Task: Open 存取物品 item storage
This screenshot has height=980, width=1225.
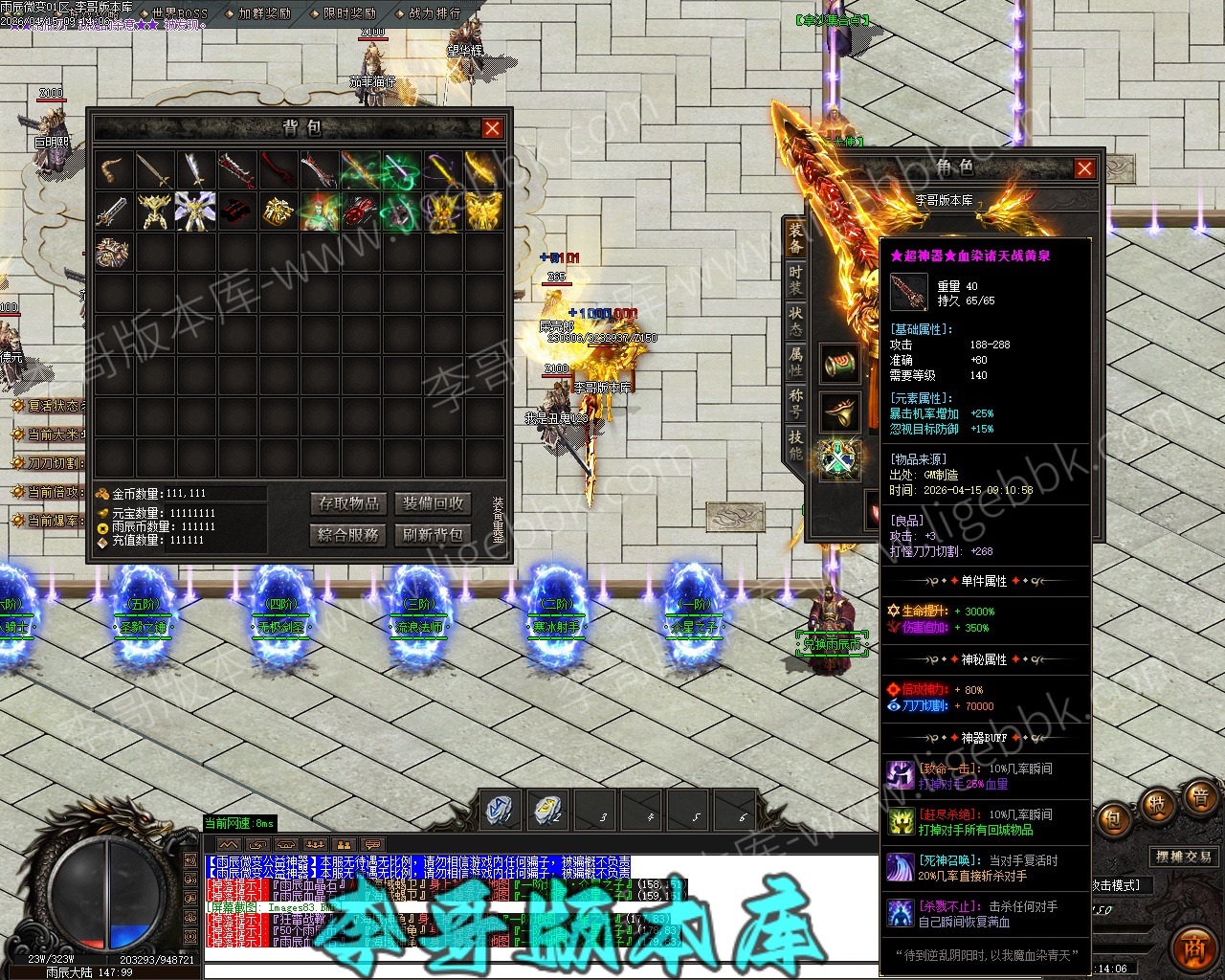Action: point(349,503)
